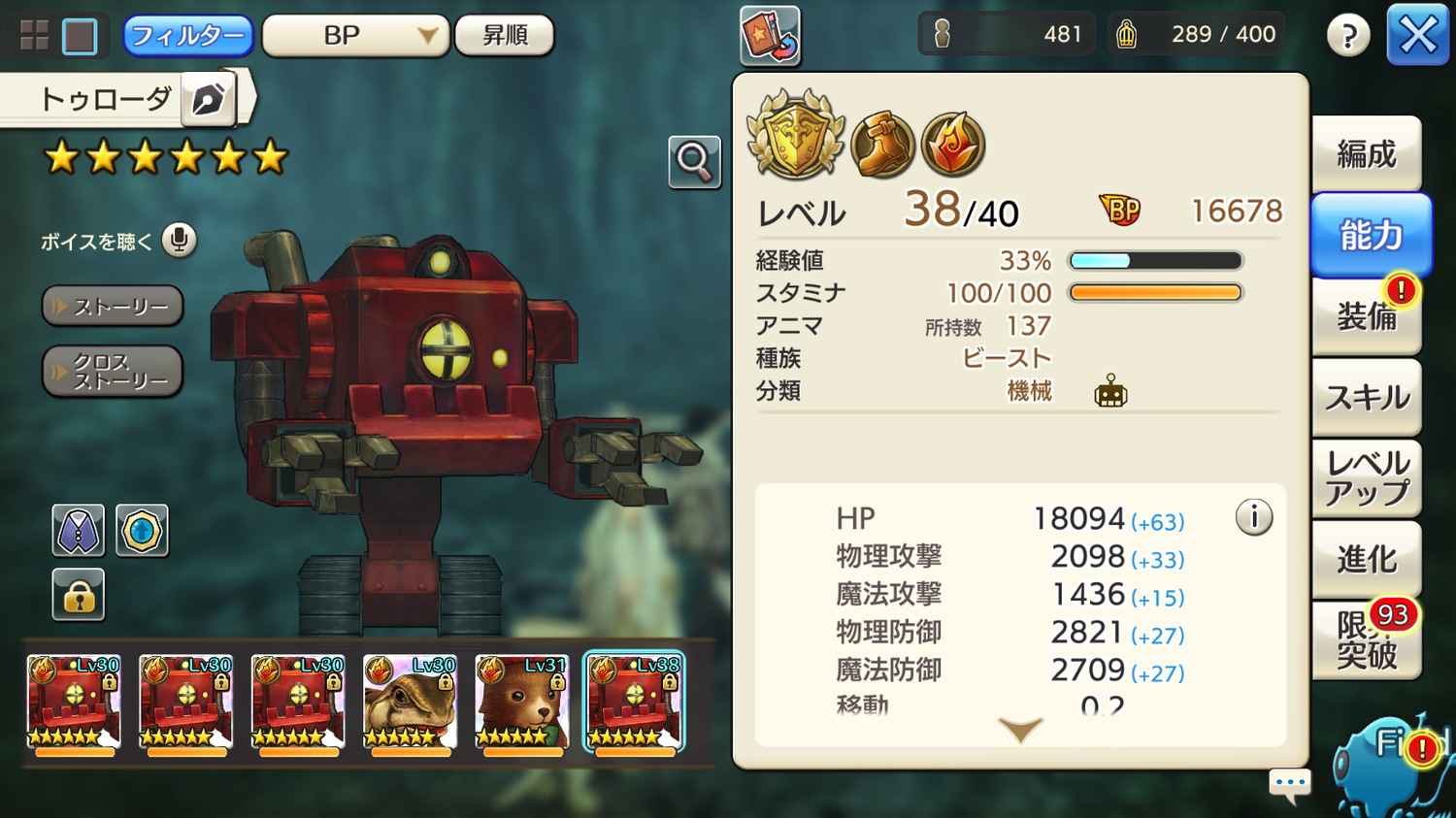The width and height of the screenshot is (1456, 818).
Task: Open the 限界突破 tab
Action: [x=1367, y=640]
